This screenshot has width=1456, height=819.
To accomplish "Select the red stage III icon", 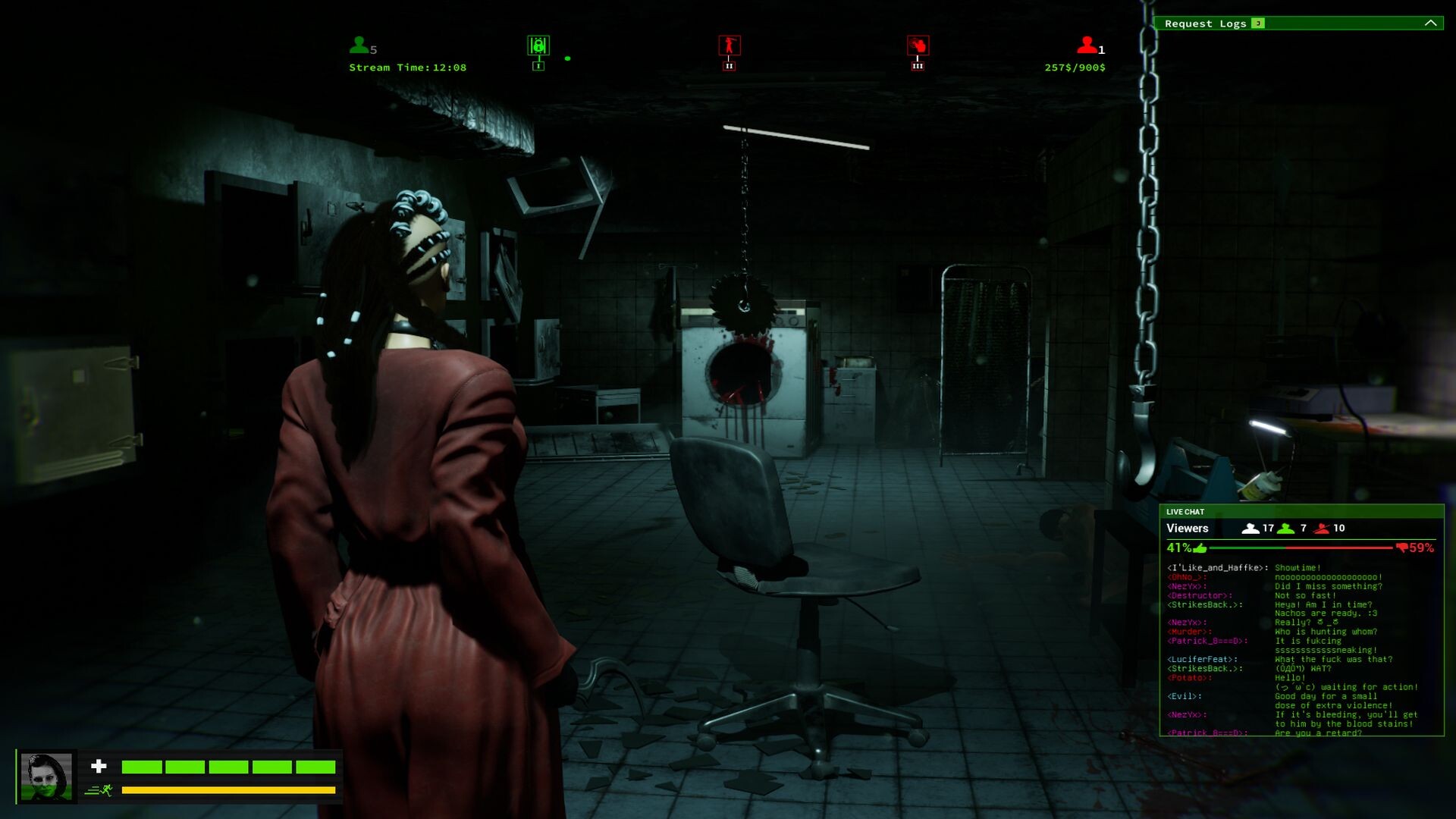I will pyautogui.click(x=918, y=45).
